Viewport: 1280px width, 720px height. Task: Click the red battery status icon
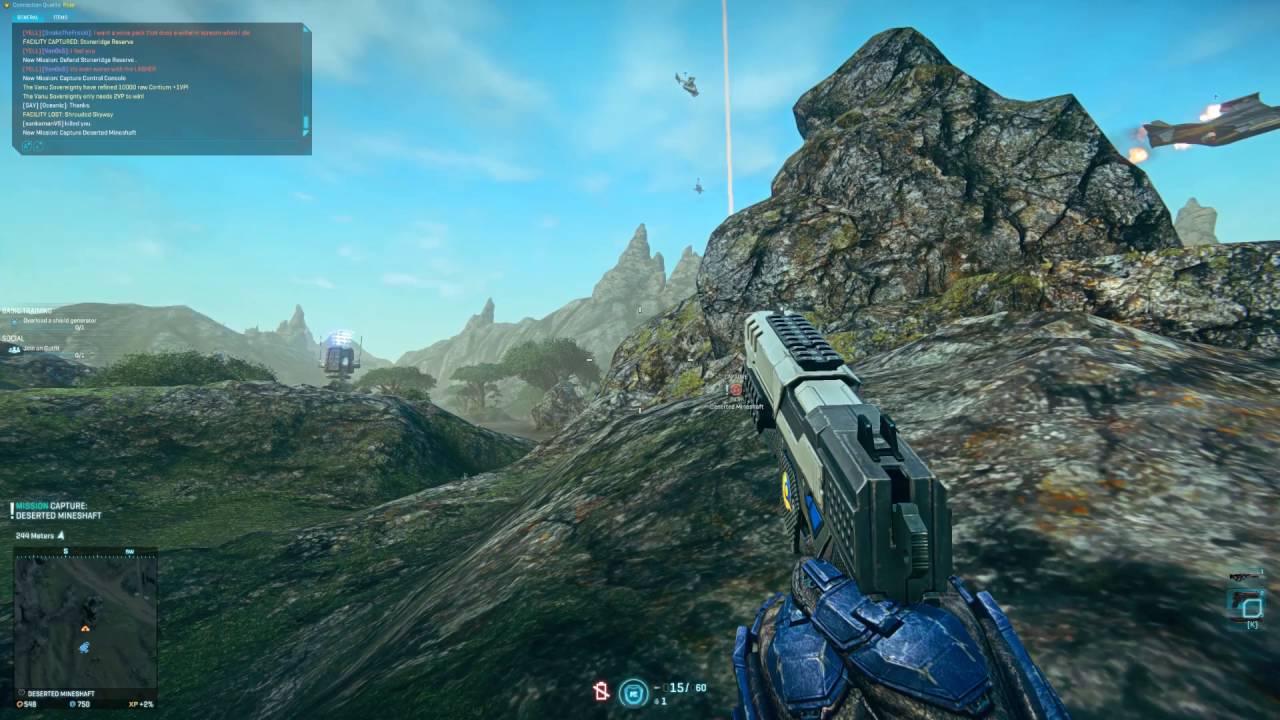pyautogui.click(x=601, y=691)
